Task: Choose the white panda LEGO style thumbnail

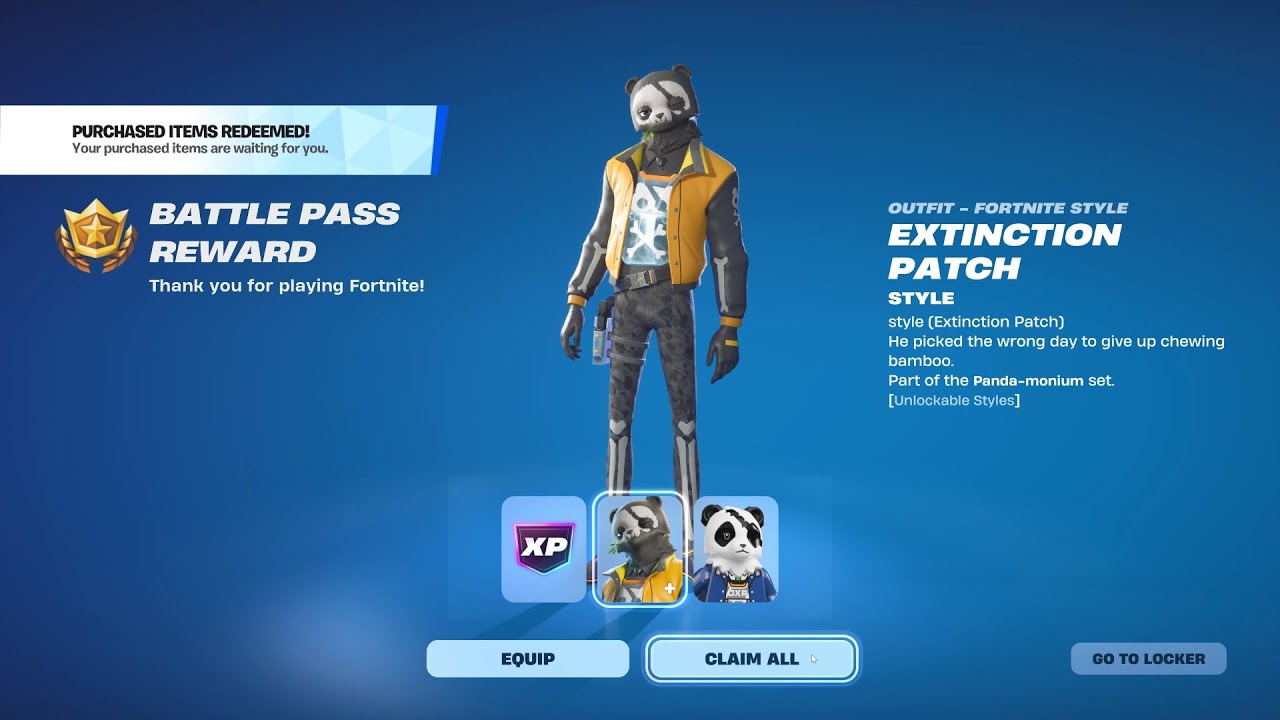Action: click(x=735, y=549)
